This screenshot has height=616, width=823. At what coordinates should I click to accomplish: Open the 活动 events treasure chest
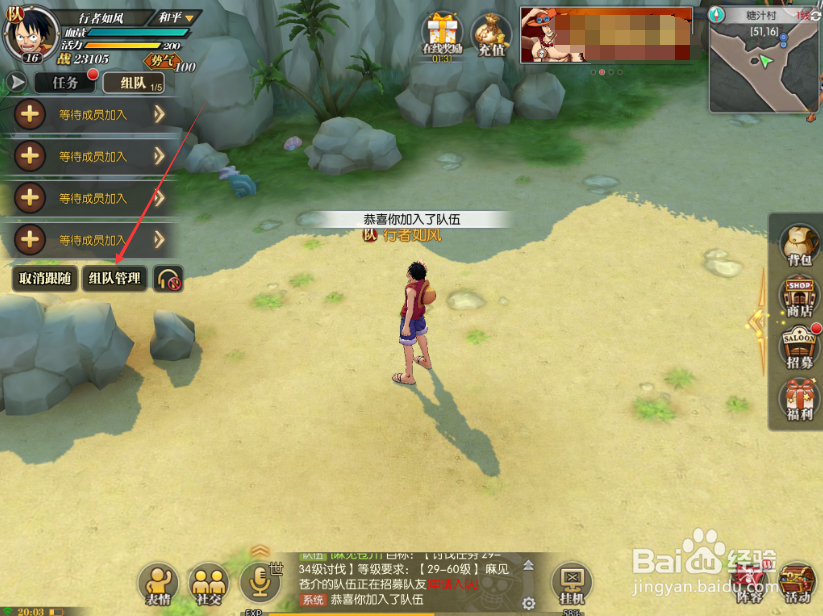pyautogui.click(x=797, y=583)
